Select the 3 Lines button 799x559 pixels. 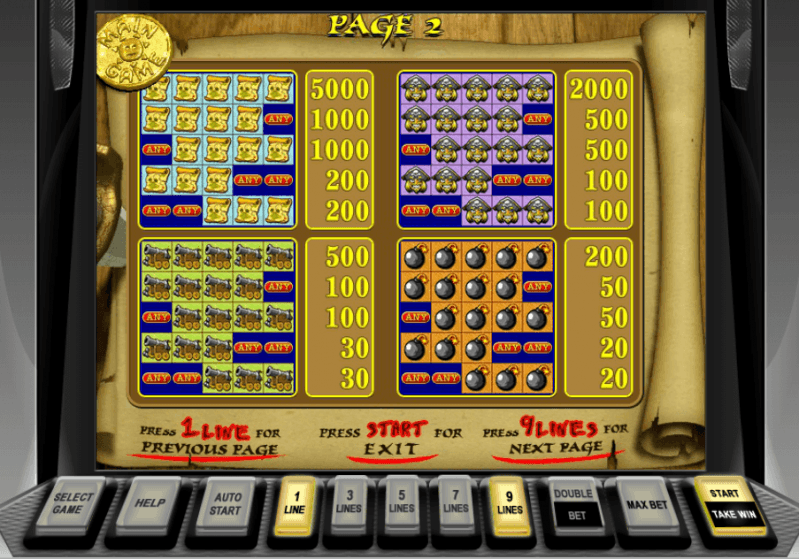[x=349, y=501]
